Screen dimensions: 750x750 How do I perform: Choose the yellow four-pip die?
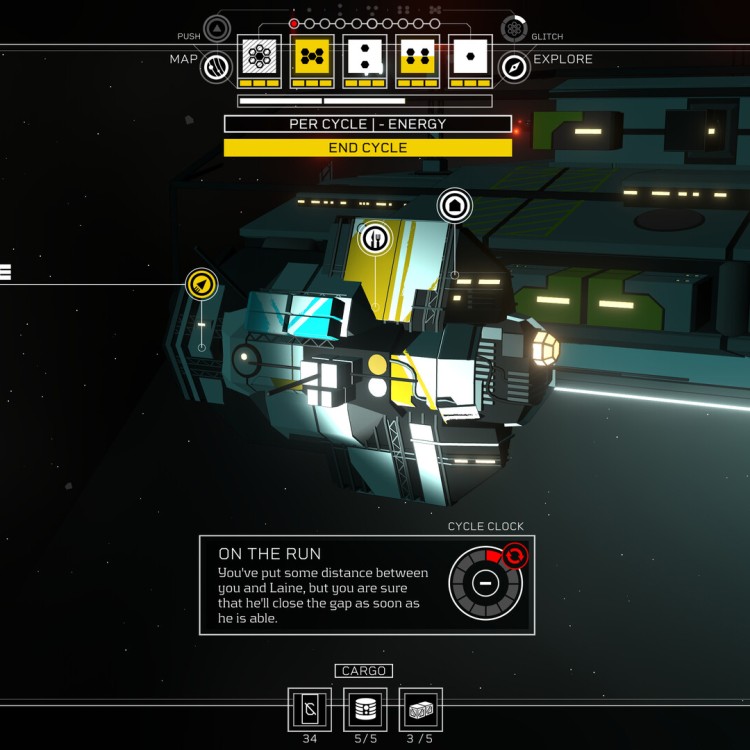(x=418, y=57)
